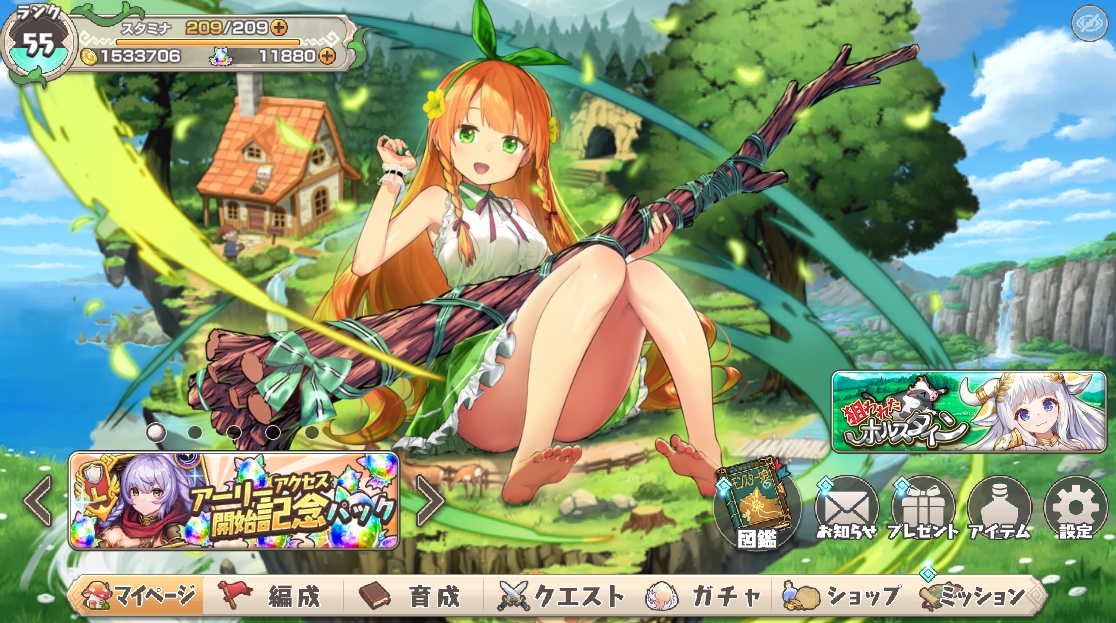Open the アイテム item bottle icon
The height and width of the screenshot is (623, 1116).
pyautogui.click(x=998, y=507)
